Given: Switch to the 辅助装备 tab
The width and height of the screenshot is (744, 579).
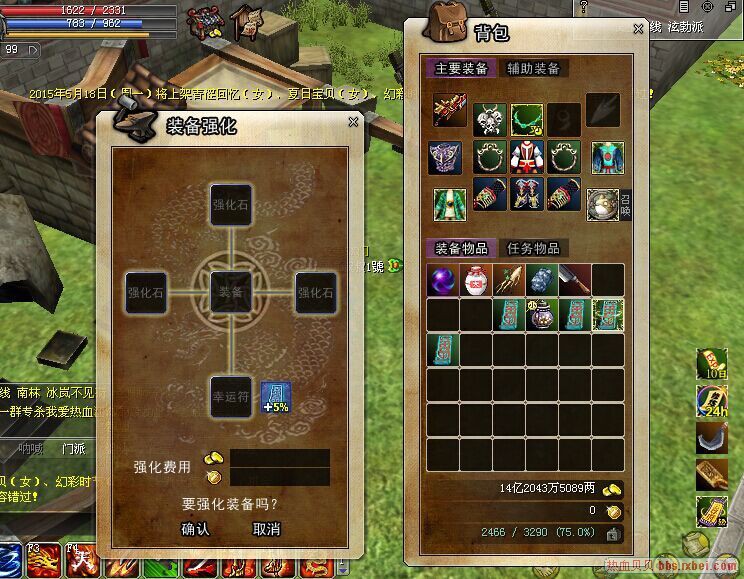Looking at the screenshot, I should pos(533,69).
